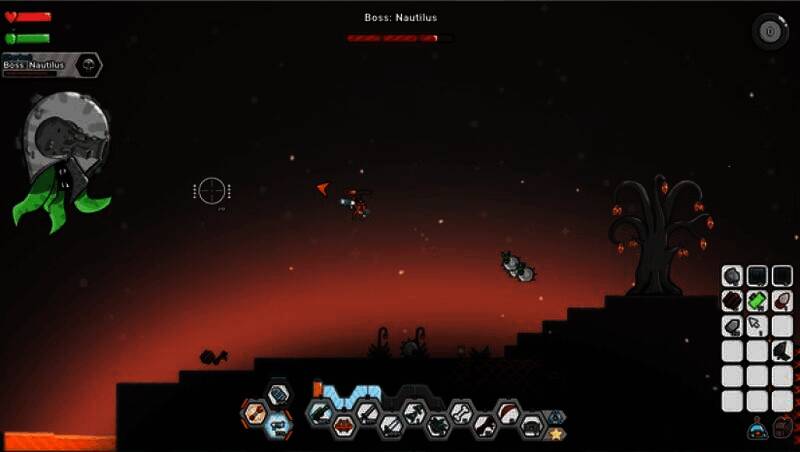The width and height of the screenshot is (800, 452).
Task: Select the Boss Nautilus objective tracker
Action: coord(52,65)
